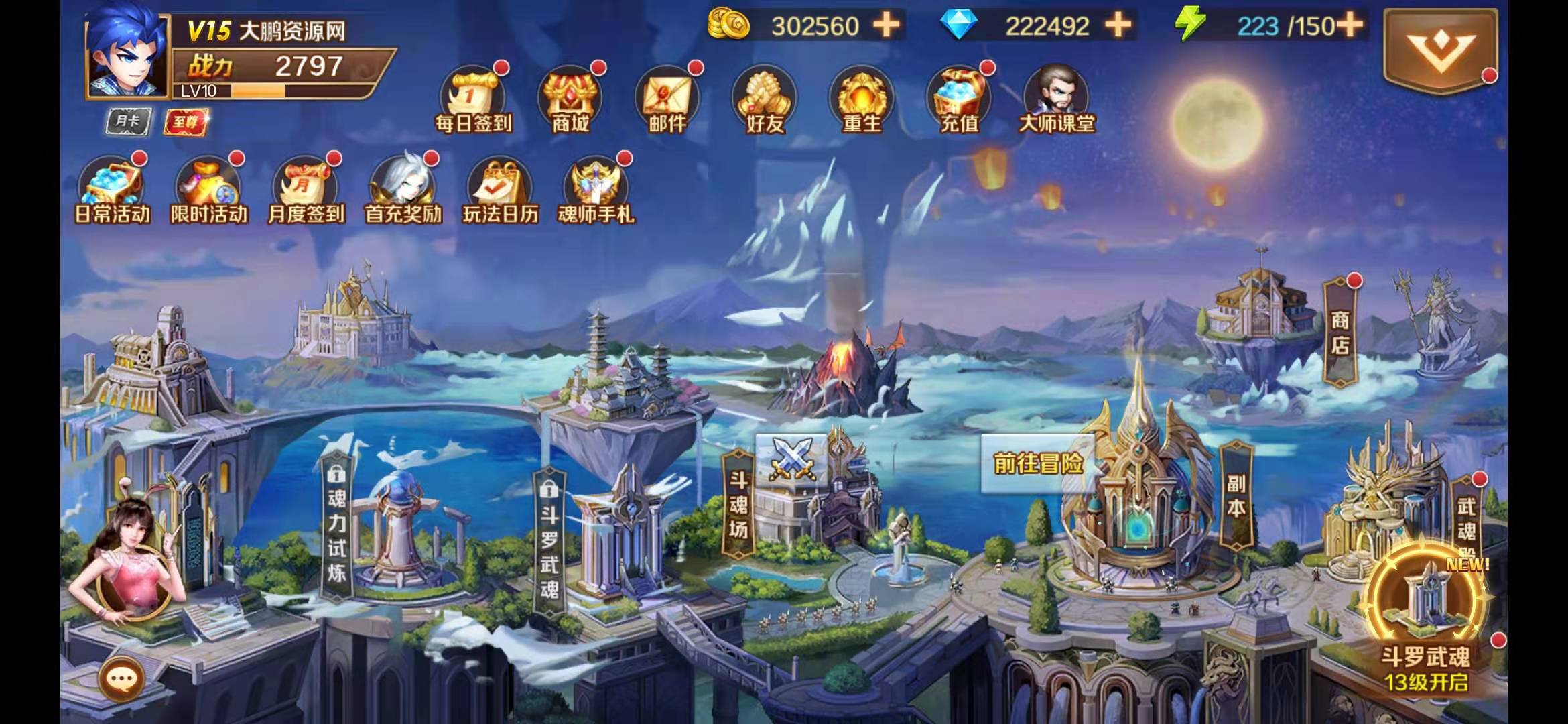Open the 好友 friends icon

(x=765, y=101)
